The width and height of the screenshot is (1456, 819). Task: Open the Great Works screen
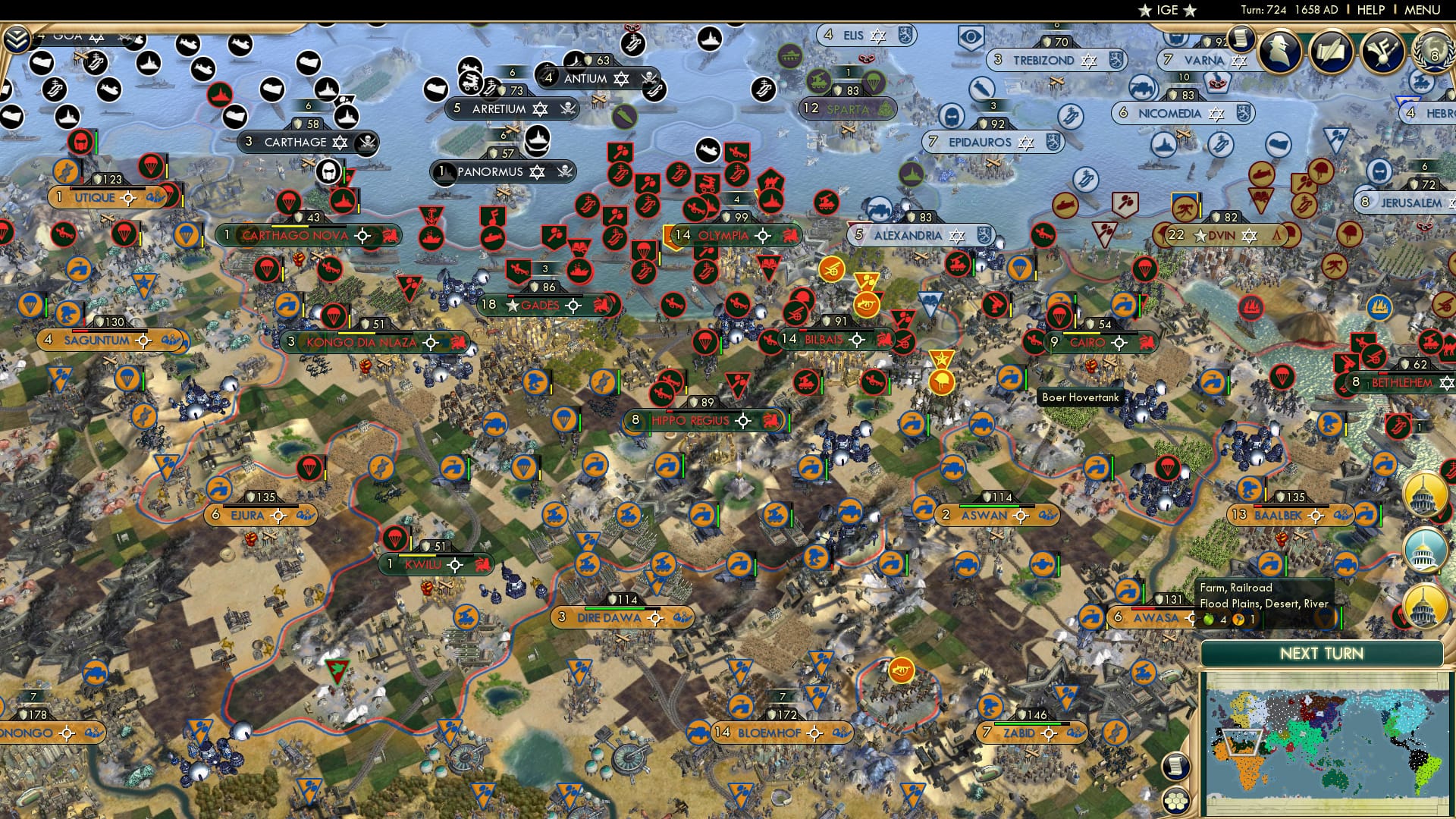pos(1332,53)
